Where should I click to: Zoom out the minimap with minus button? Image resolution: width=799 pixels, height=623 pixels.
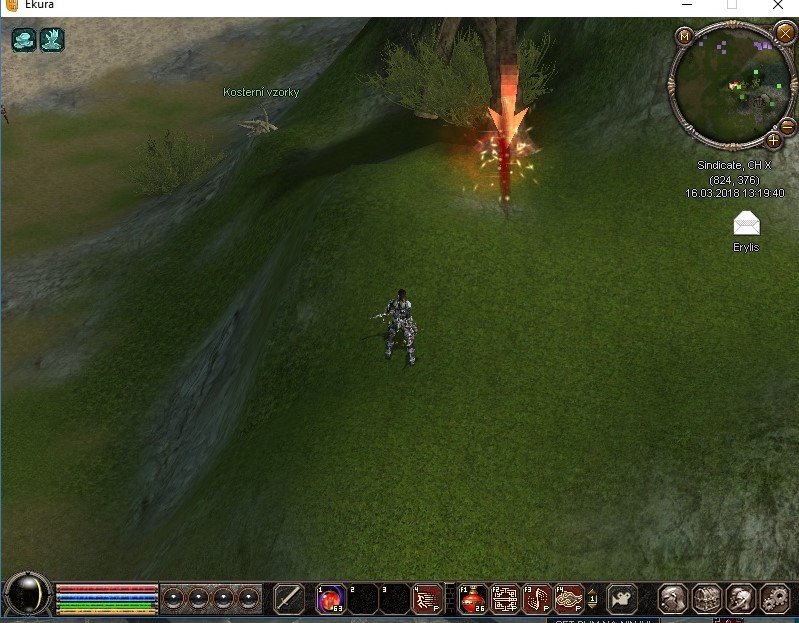(787, 124)
